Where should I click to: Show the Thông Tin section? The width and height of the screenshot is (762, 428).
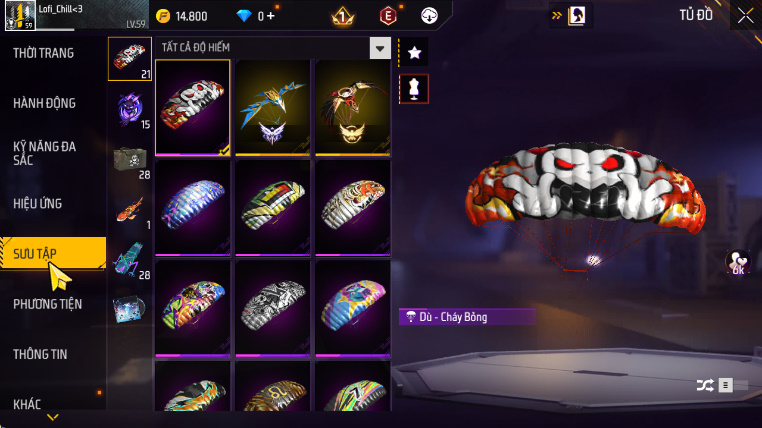coord(40,354)
